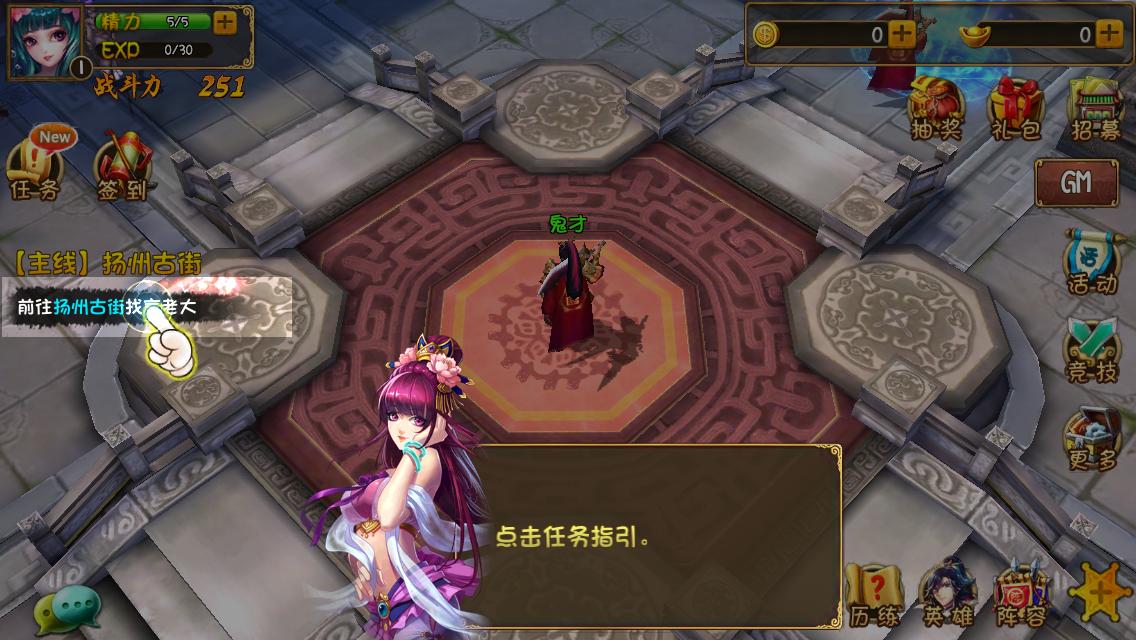Screen dimensions: 1136x640
Task: Open the chat bubbles icon
Action: click(68, 606)
